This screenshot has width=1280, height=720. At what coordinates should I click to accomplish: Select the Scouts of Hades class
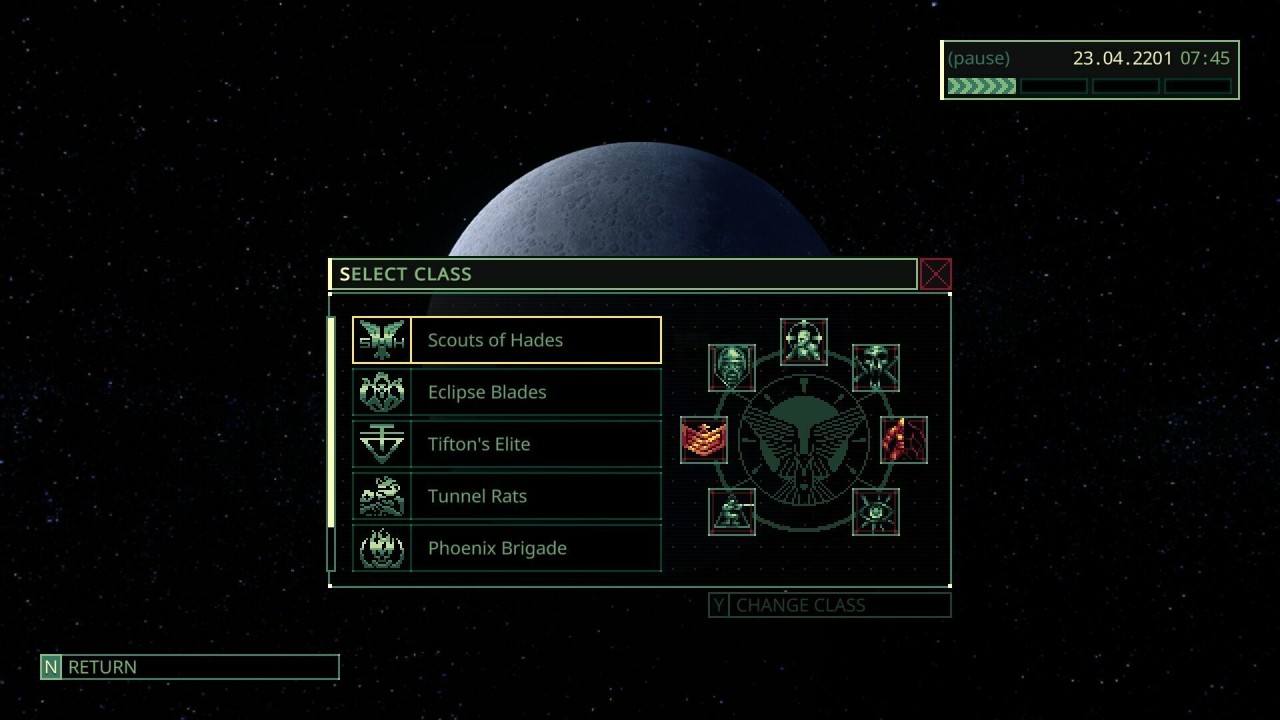506,340
